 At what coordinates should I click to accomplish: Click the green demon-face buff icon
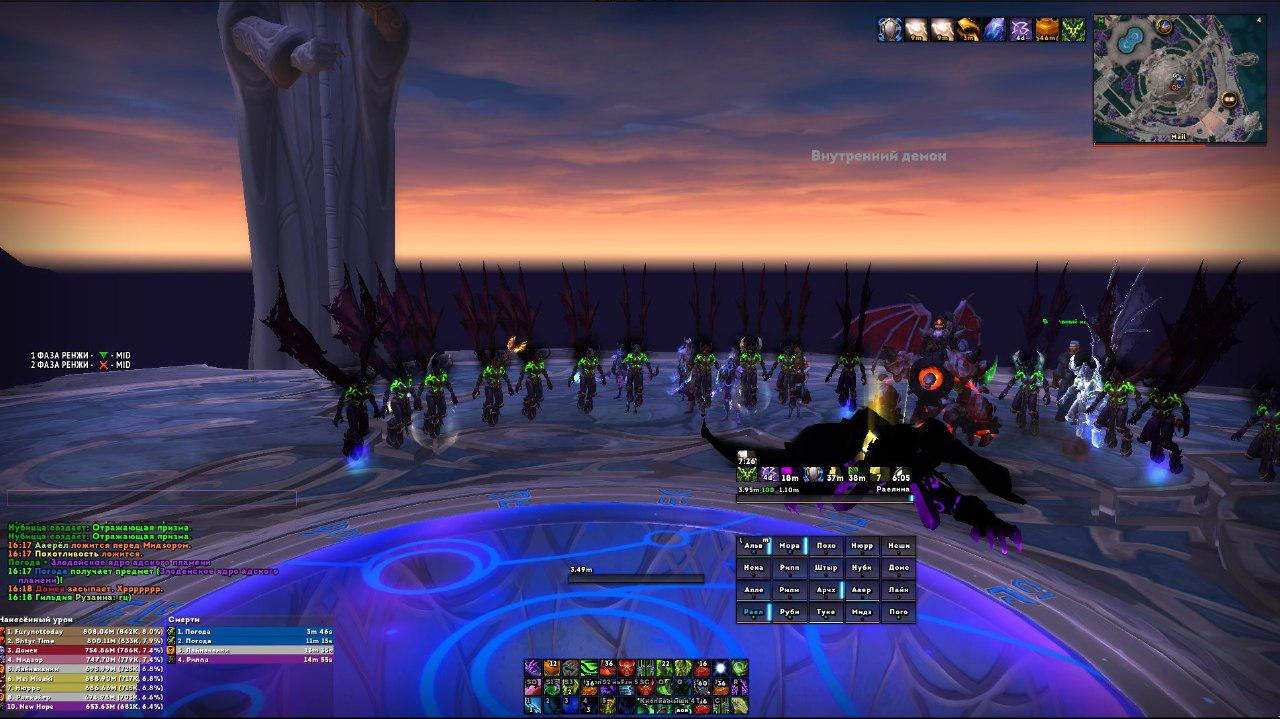pos(1073,30)
